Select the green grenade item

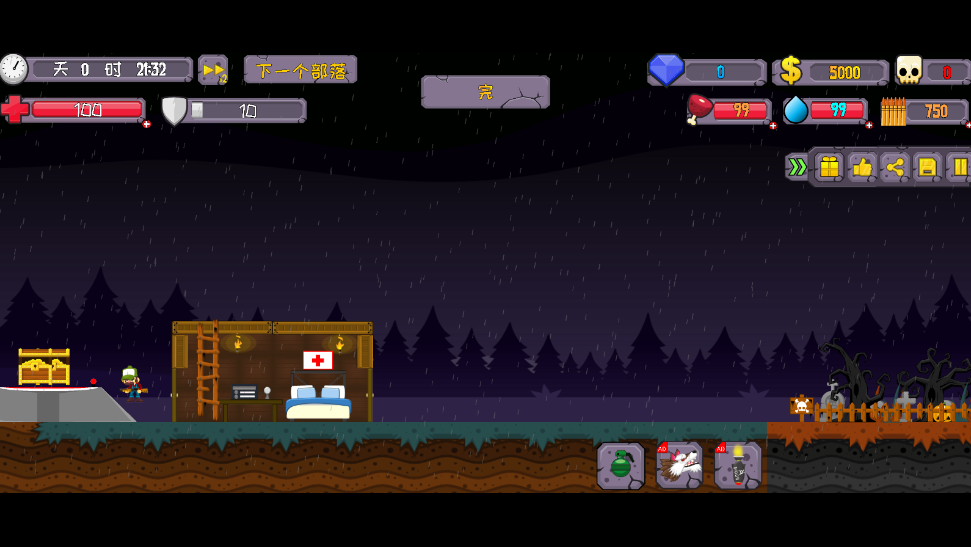621,465
